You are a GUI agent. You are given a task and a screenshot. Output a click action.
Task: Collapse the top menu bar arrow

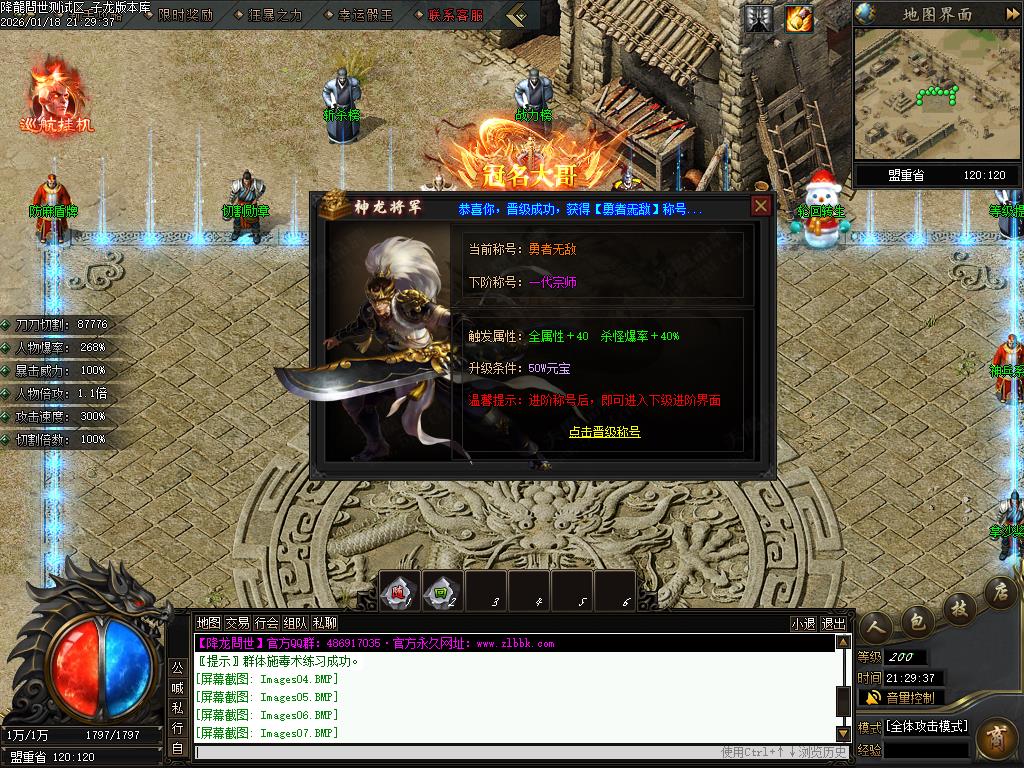pyautogui.click(x=517, y=15)
